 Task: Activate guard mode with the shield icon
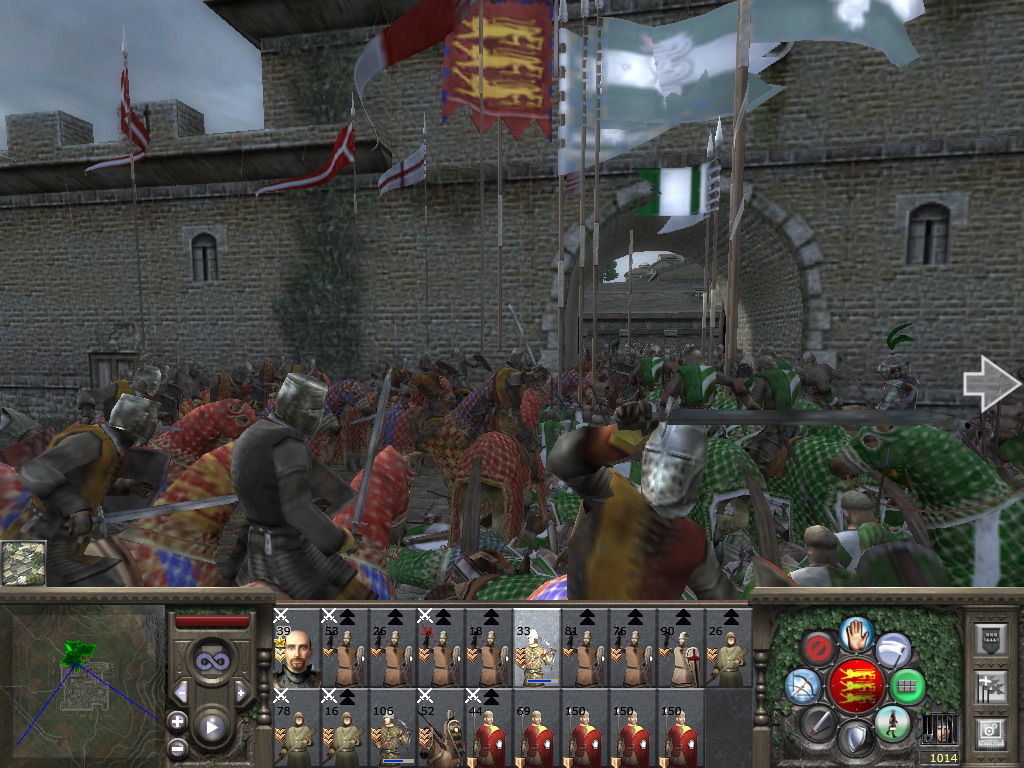coord(857,739)
